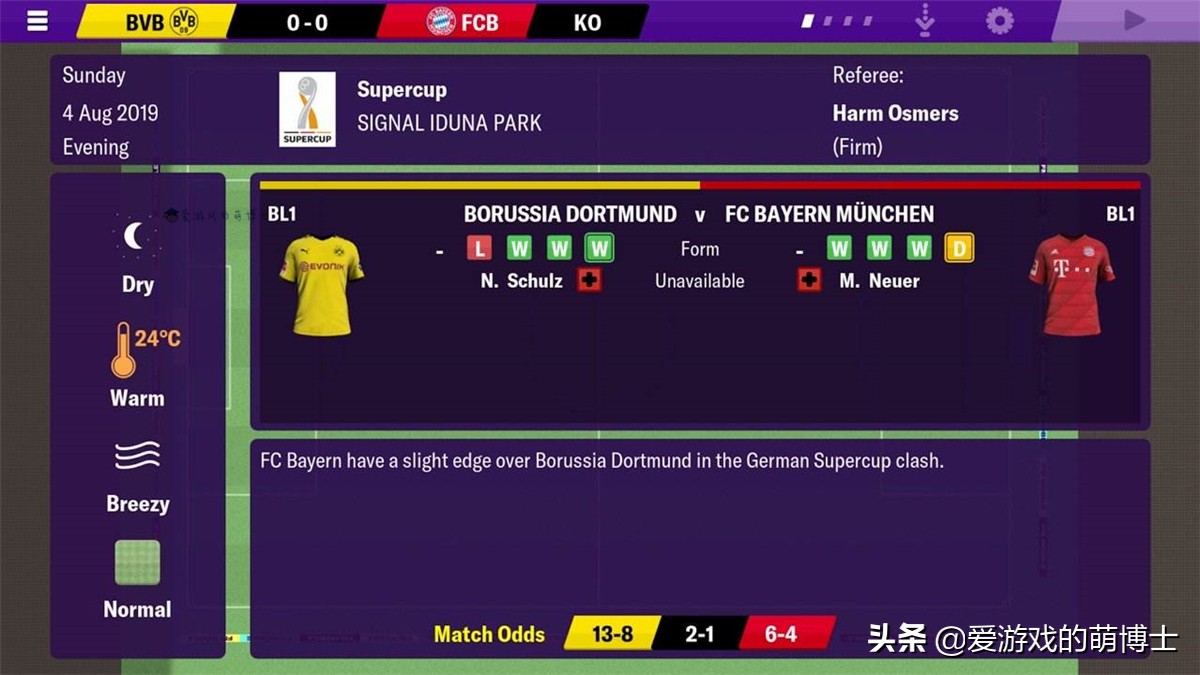Click the download arrow icon
The width and height of the screenshot is (1200, 675).
pyautogui.click(x=925, y=21)
